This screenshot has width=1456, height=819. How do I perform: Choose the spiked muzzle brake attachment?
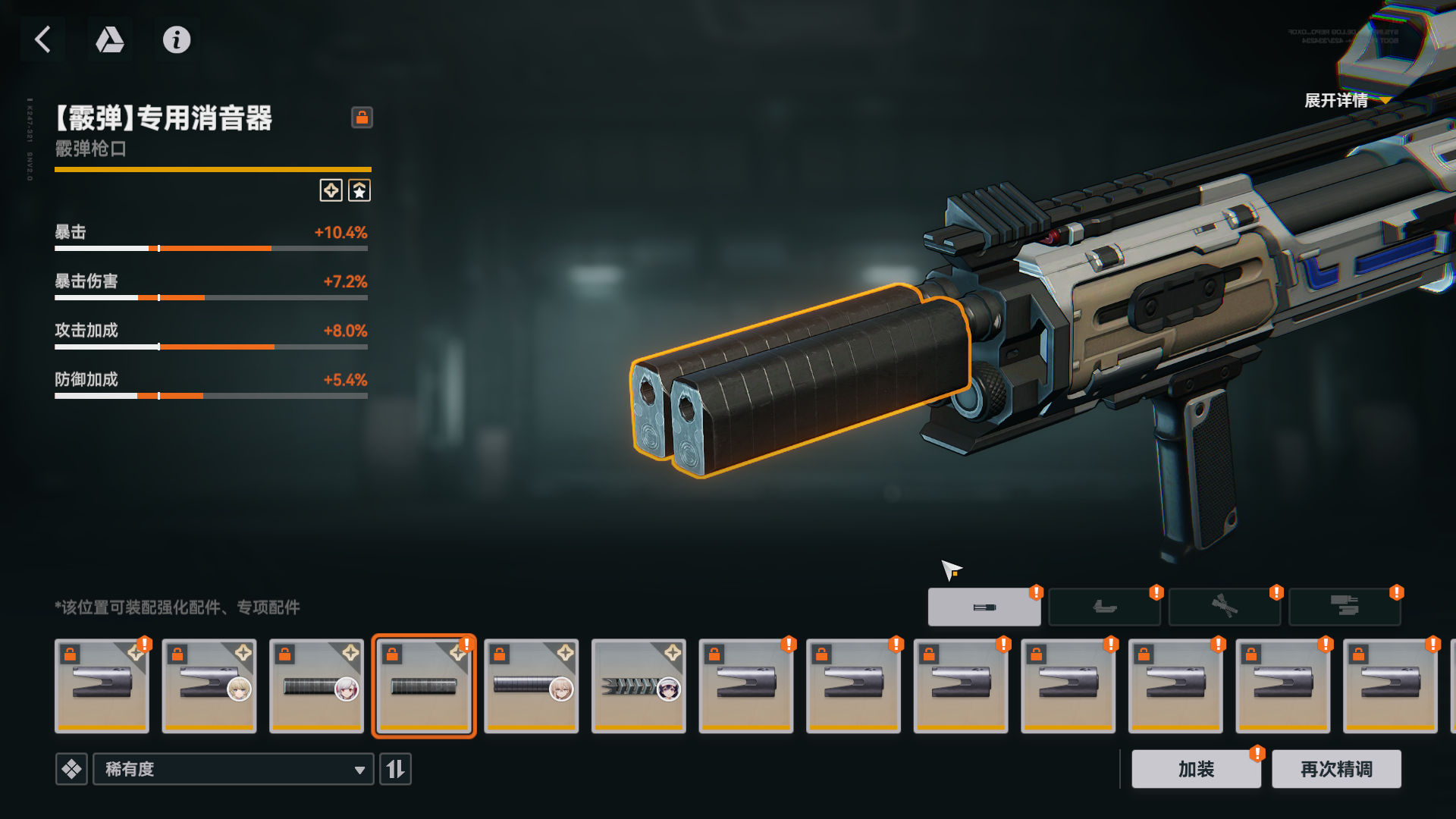tap(639, 686)
